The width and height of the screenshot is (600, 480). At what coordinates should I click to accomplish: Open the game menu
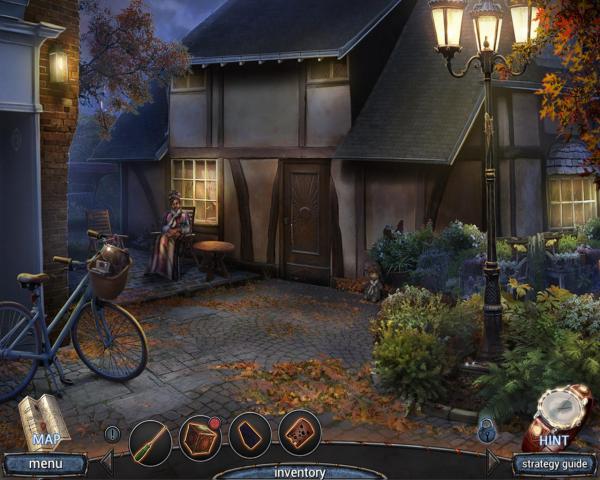(44, 463)
